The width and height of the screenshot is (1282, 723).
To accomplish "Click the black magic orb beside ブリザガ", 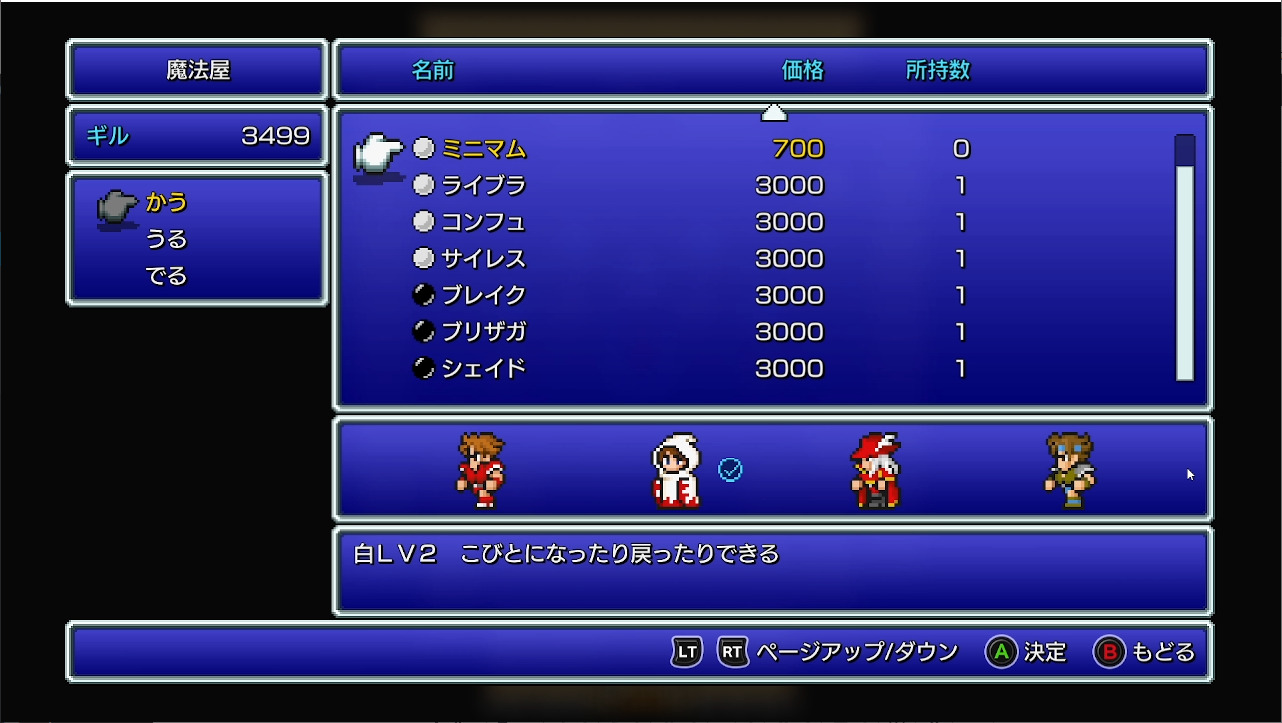I will pos(424,332).
